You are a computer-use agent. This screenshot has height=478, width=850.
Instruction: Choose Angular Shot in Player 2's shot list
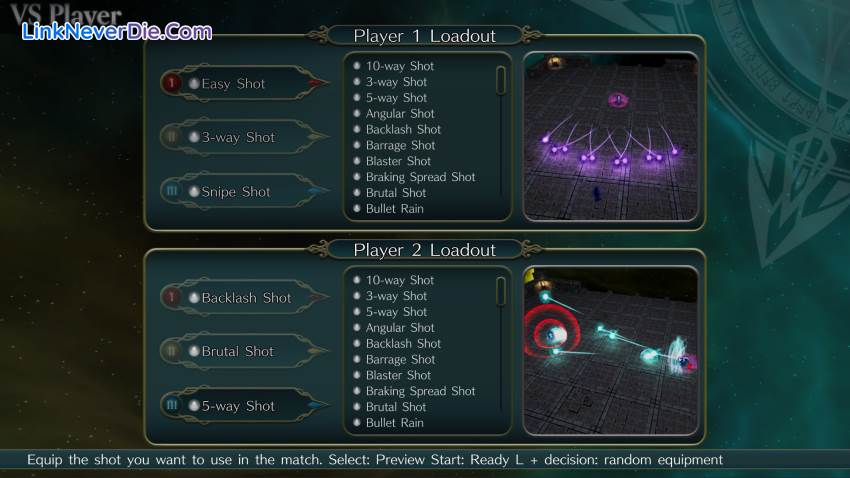pyautogui.click(x=399, y=328)
